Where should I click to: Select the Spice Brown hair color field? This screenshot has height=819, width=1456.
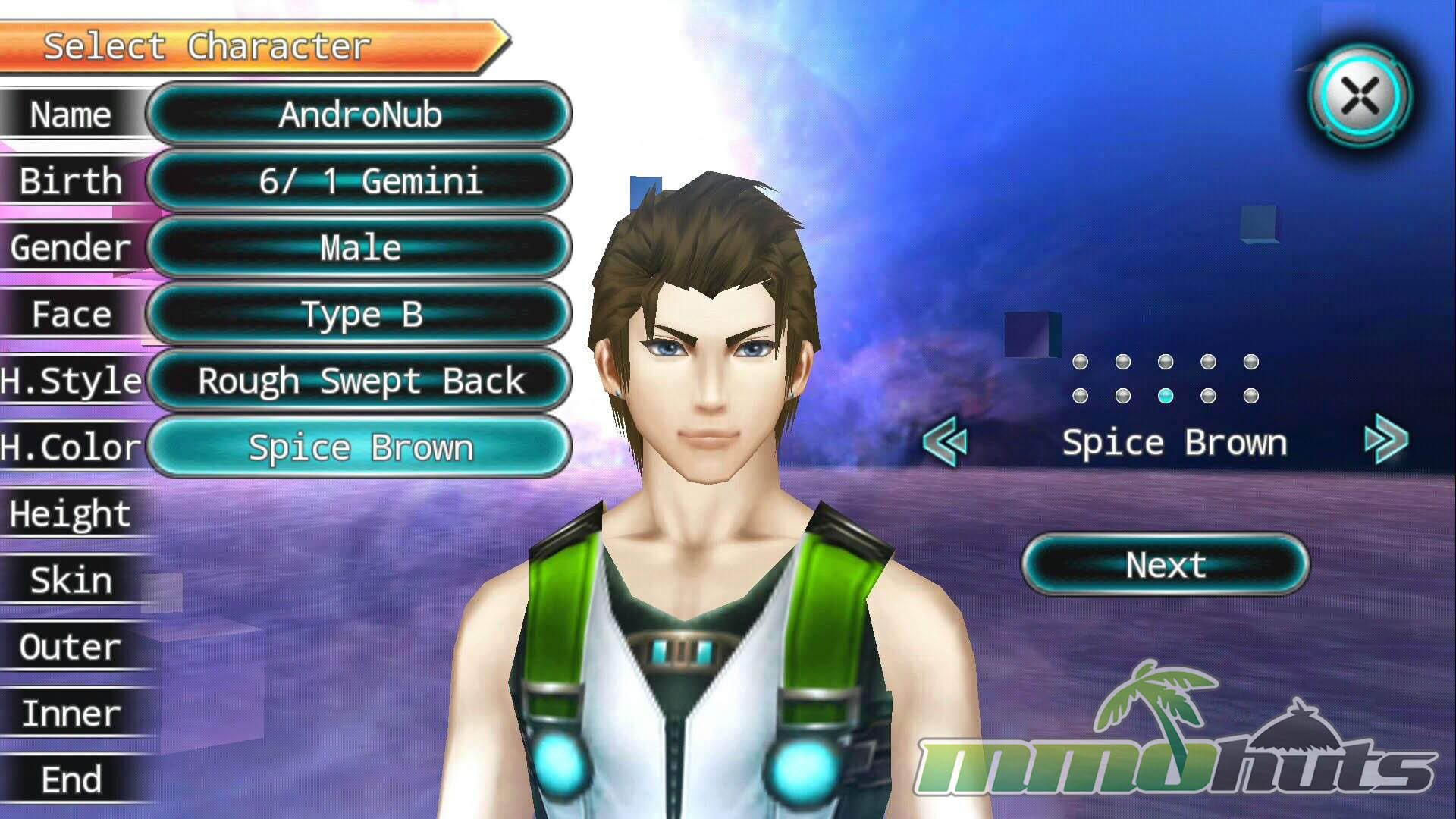[359, 447]
